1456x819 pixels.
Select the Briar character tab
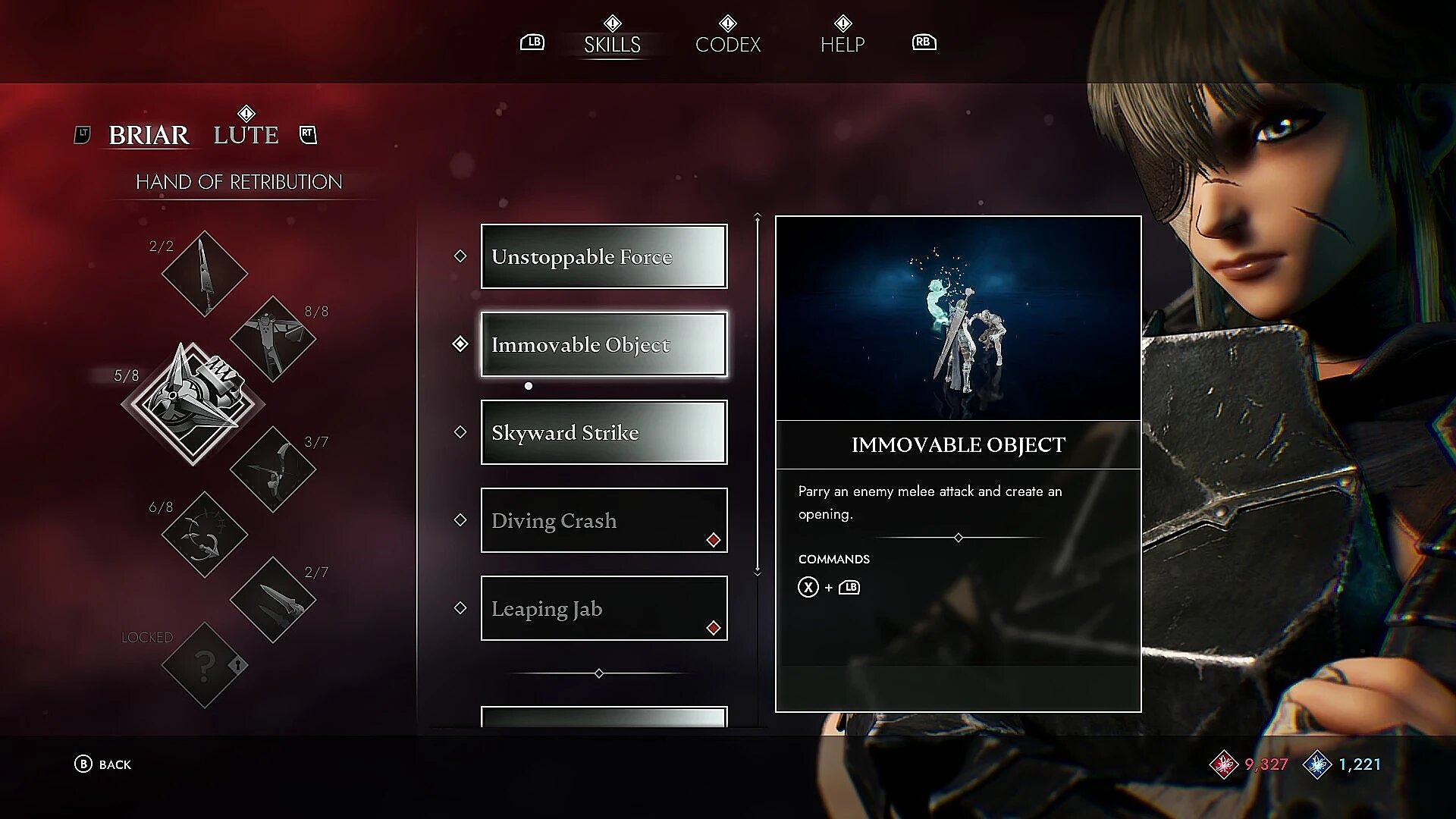(x=149, y=135)
